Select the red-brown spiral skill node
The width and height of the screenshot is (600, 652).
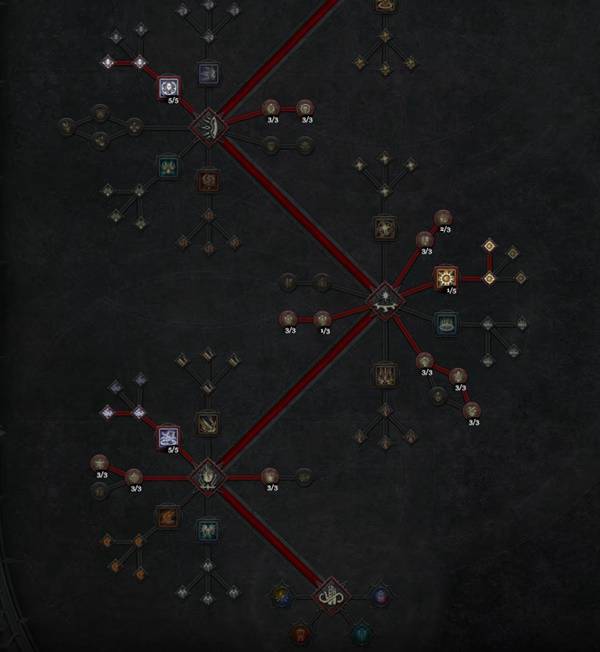pyautogui.click(x=208, y=181)
